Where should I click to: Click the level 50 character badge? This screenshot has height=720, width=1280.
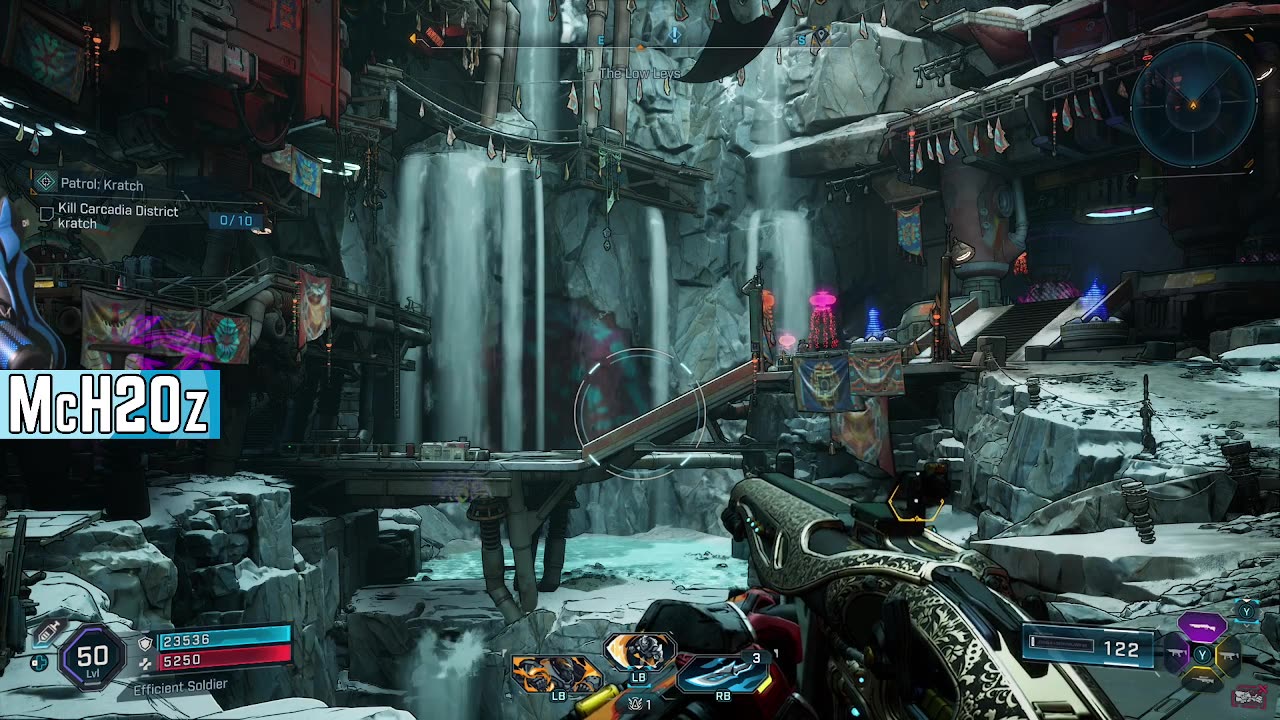92,656
